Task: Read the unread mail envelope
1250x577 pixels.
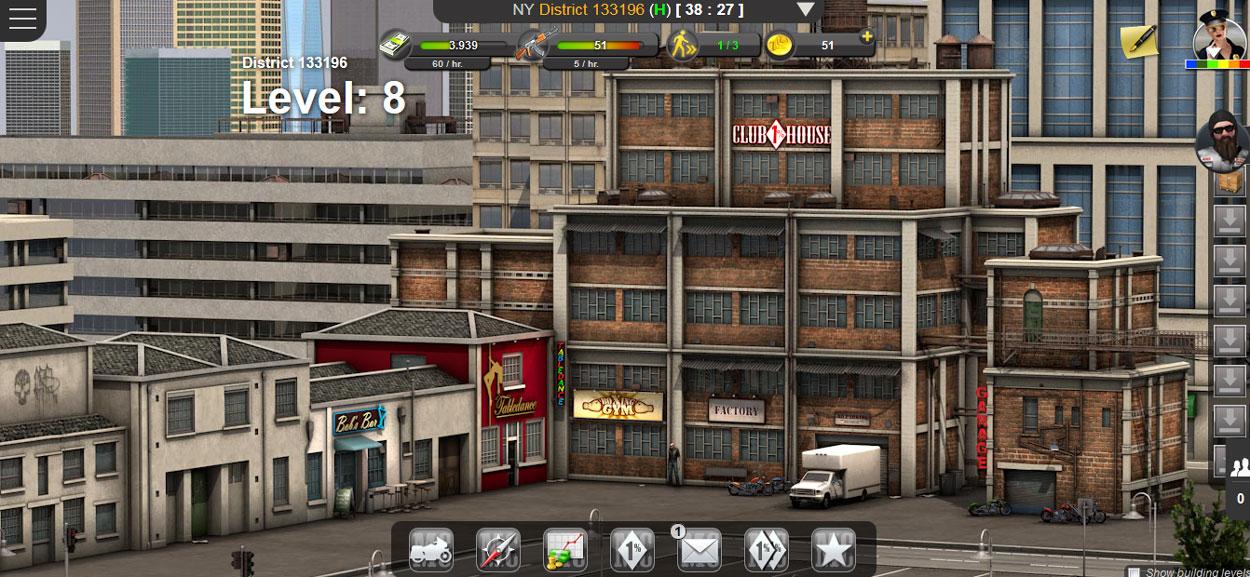Action: tap(699, 549)
